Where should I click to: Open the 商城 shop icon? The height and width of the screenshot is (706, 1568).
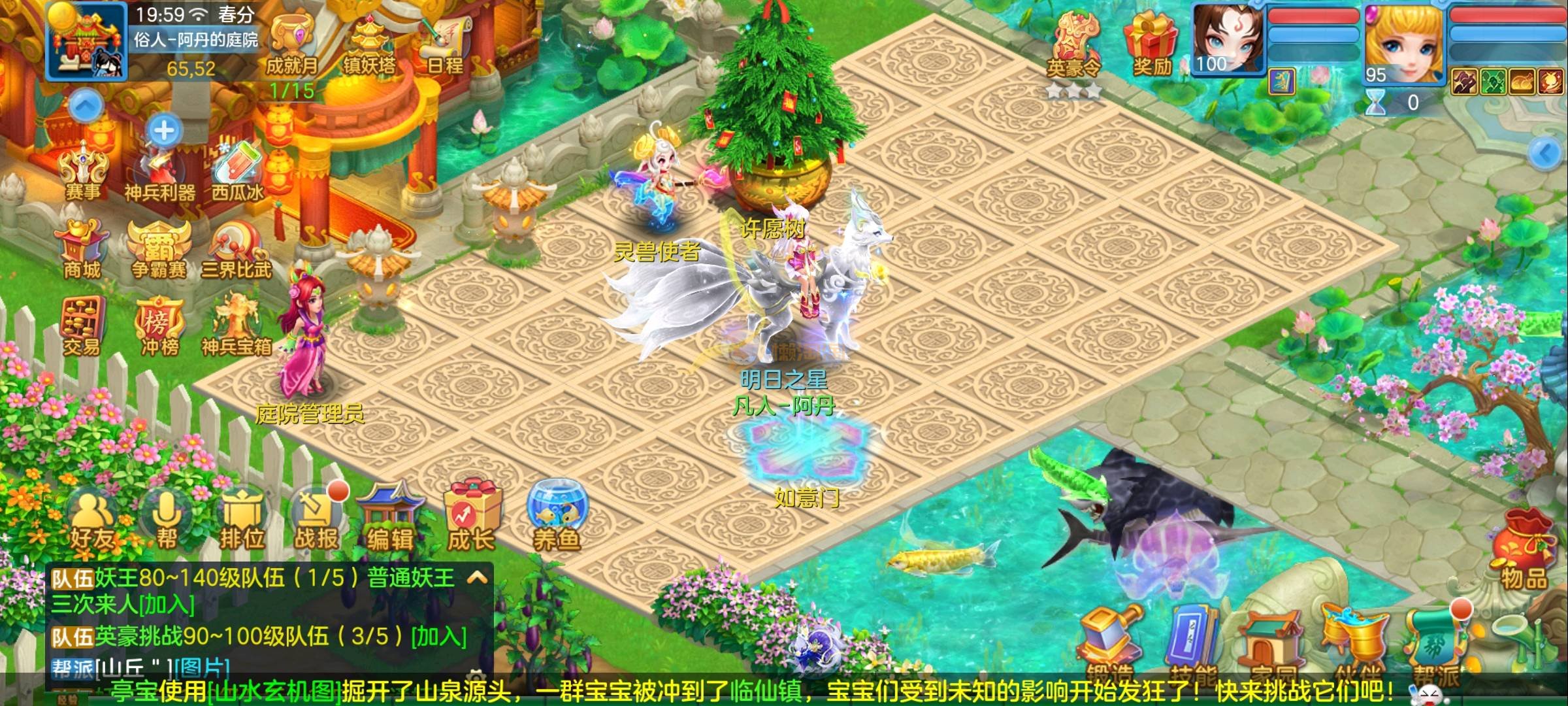click(82, 248)
